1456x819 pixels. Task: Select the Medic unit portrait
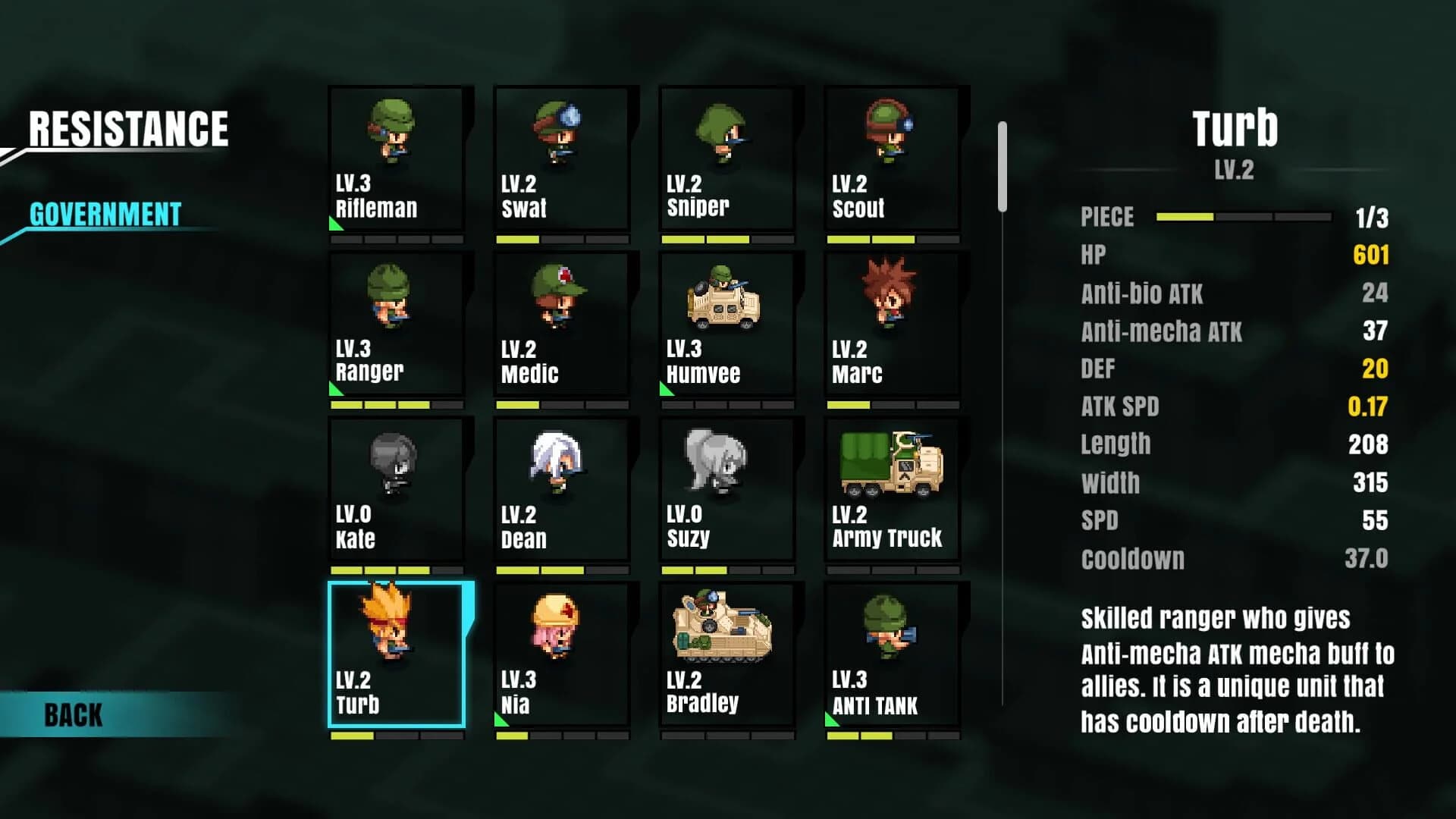(560, 326)
